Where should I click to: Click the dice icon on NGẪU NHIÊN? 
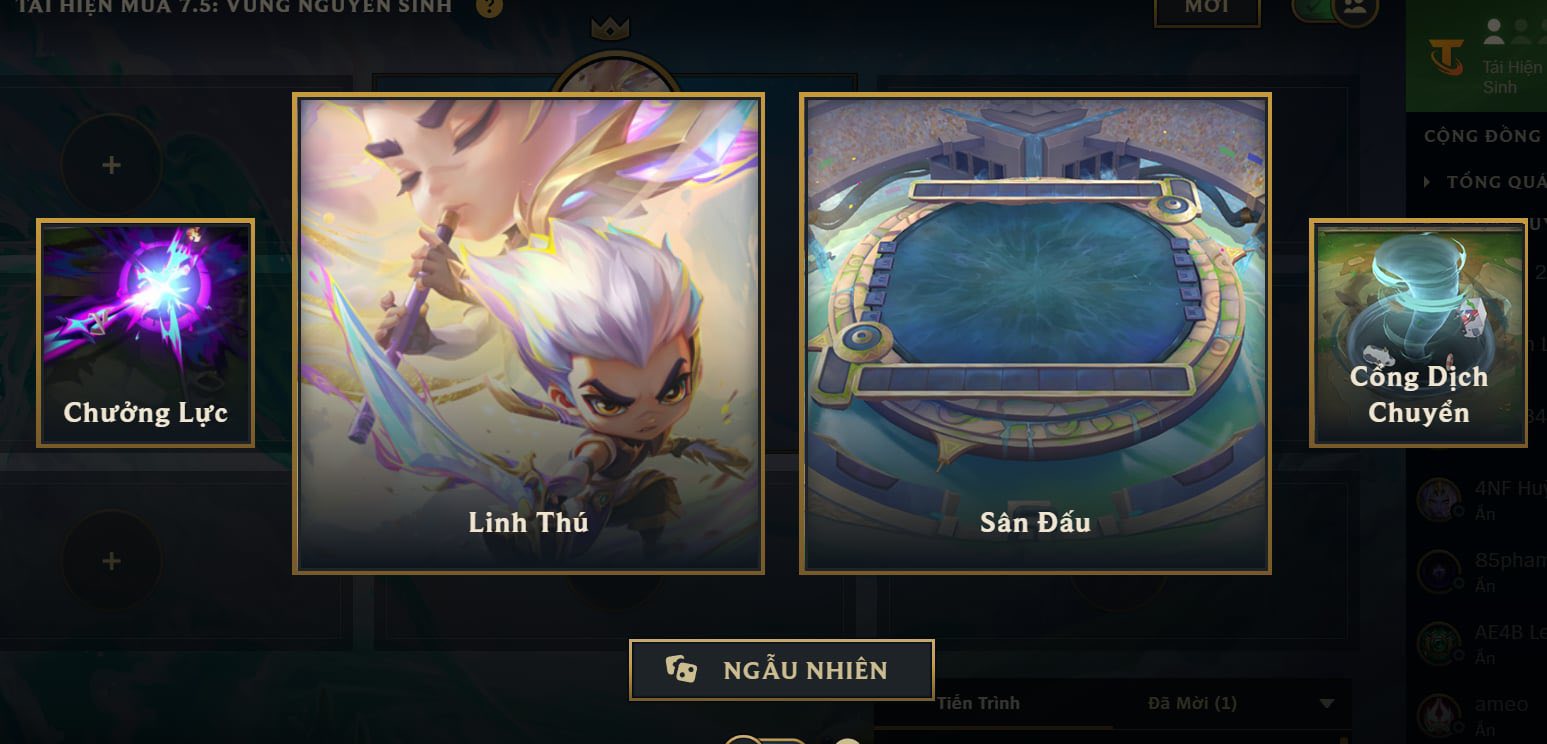[684, 670]
